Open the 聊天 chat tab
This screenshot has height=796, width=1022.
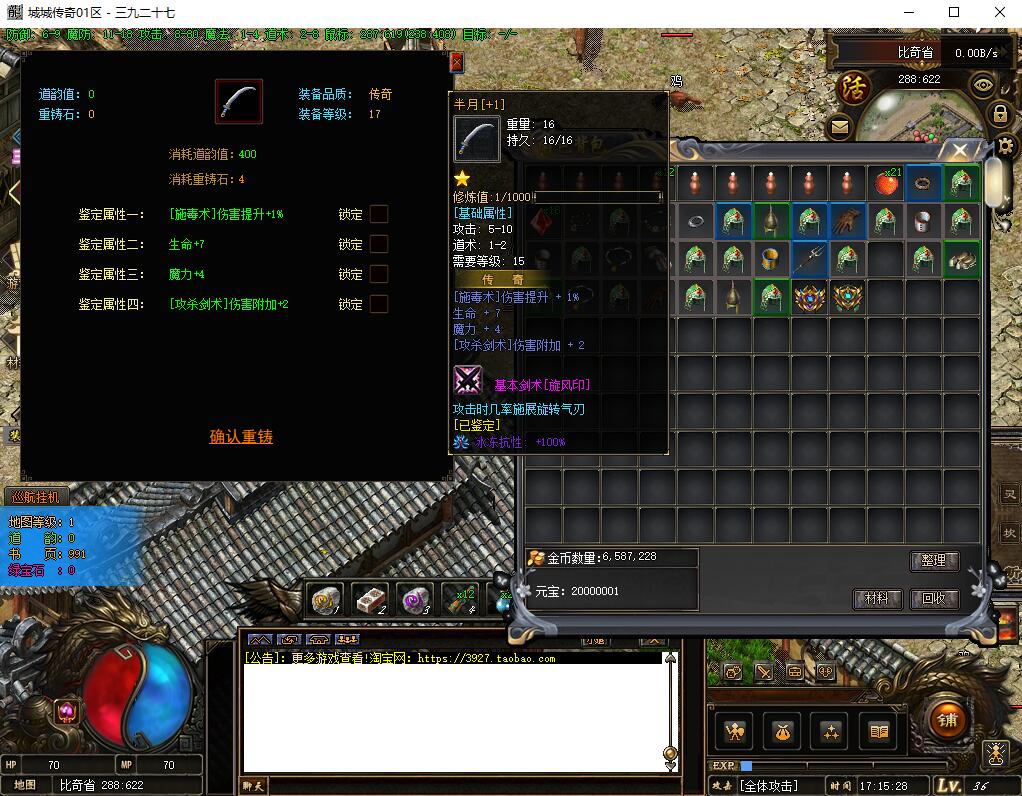(254, 786)
